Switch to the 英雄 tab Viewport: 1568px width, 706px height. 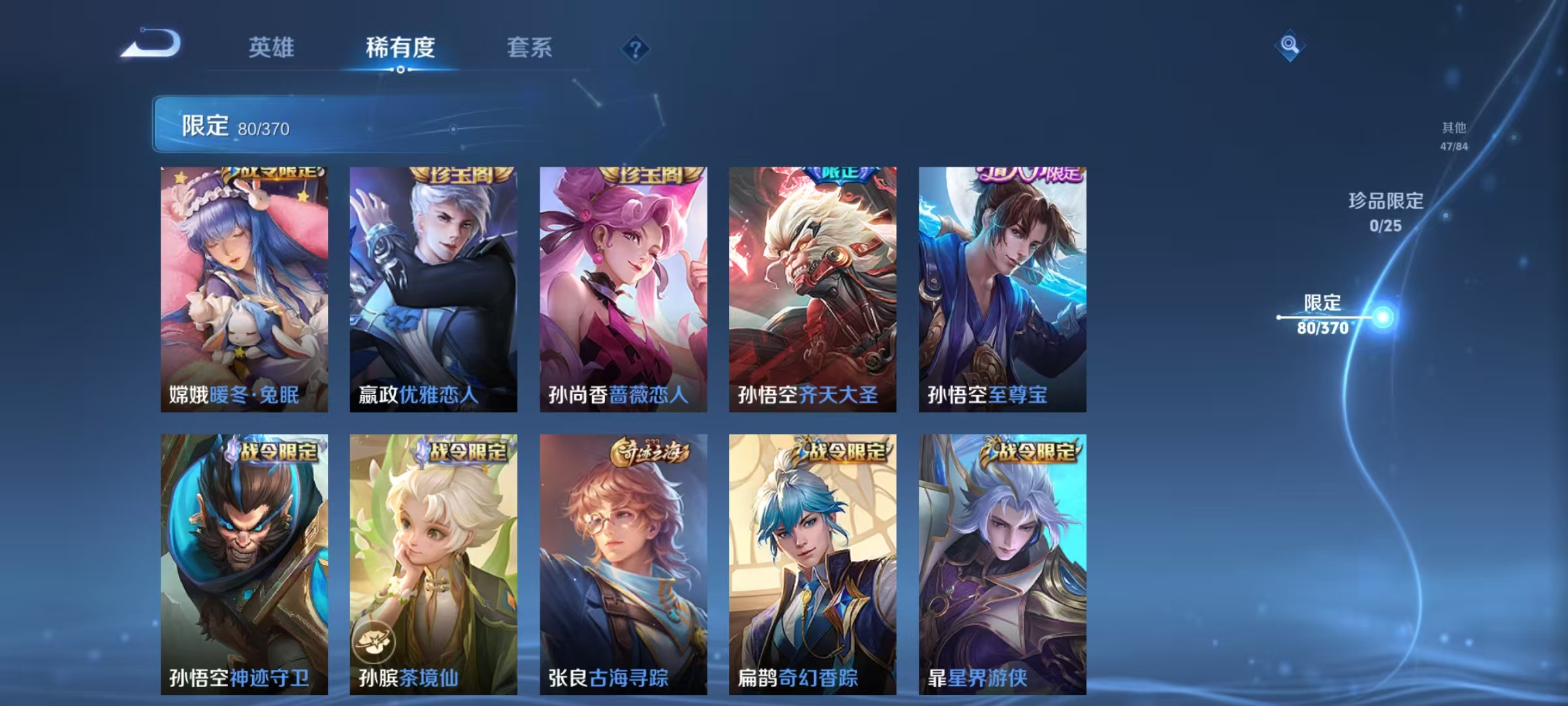click(x=272, y=48)
